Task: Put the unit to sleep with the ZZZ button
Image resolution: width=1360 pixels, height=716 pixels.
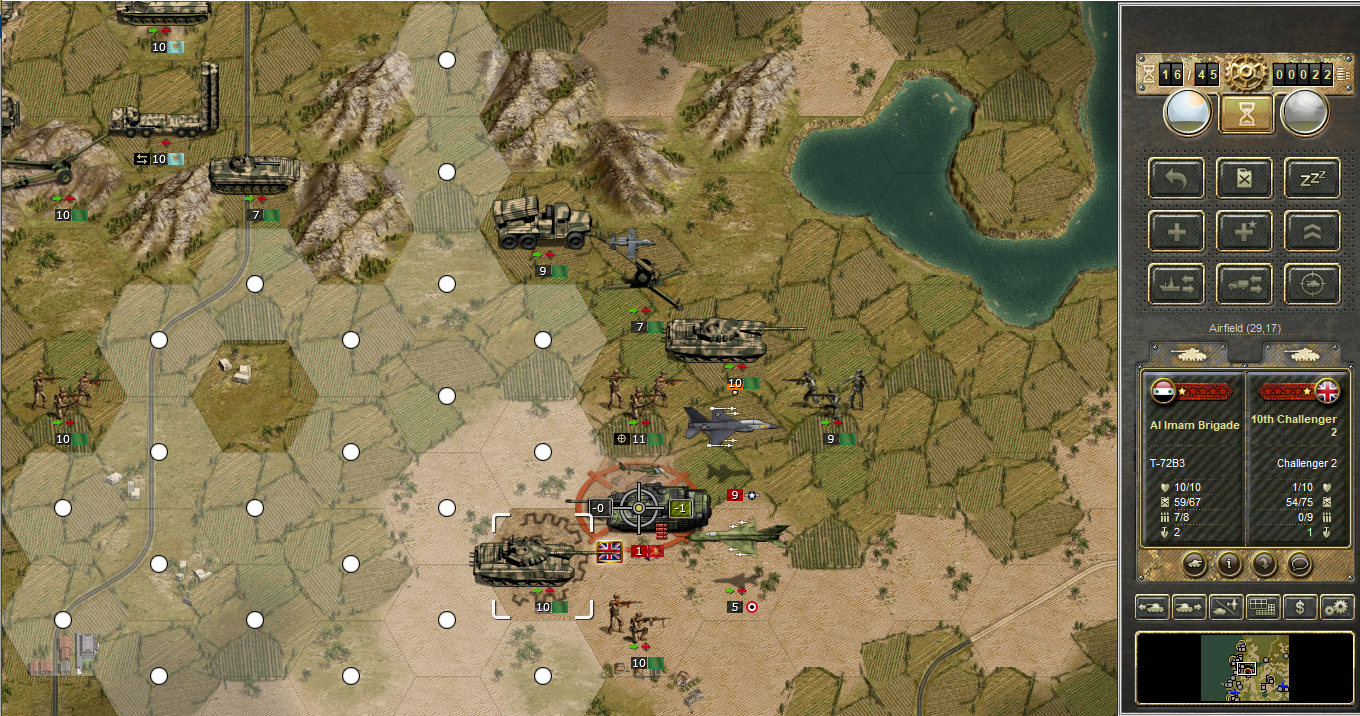Action: pos(1312,178)
